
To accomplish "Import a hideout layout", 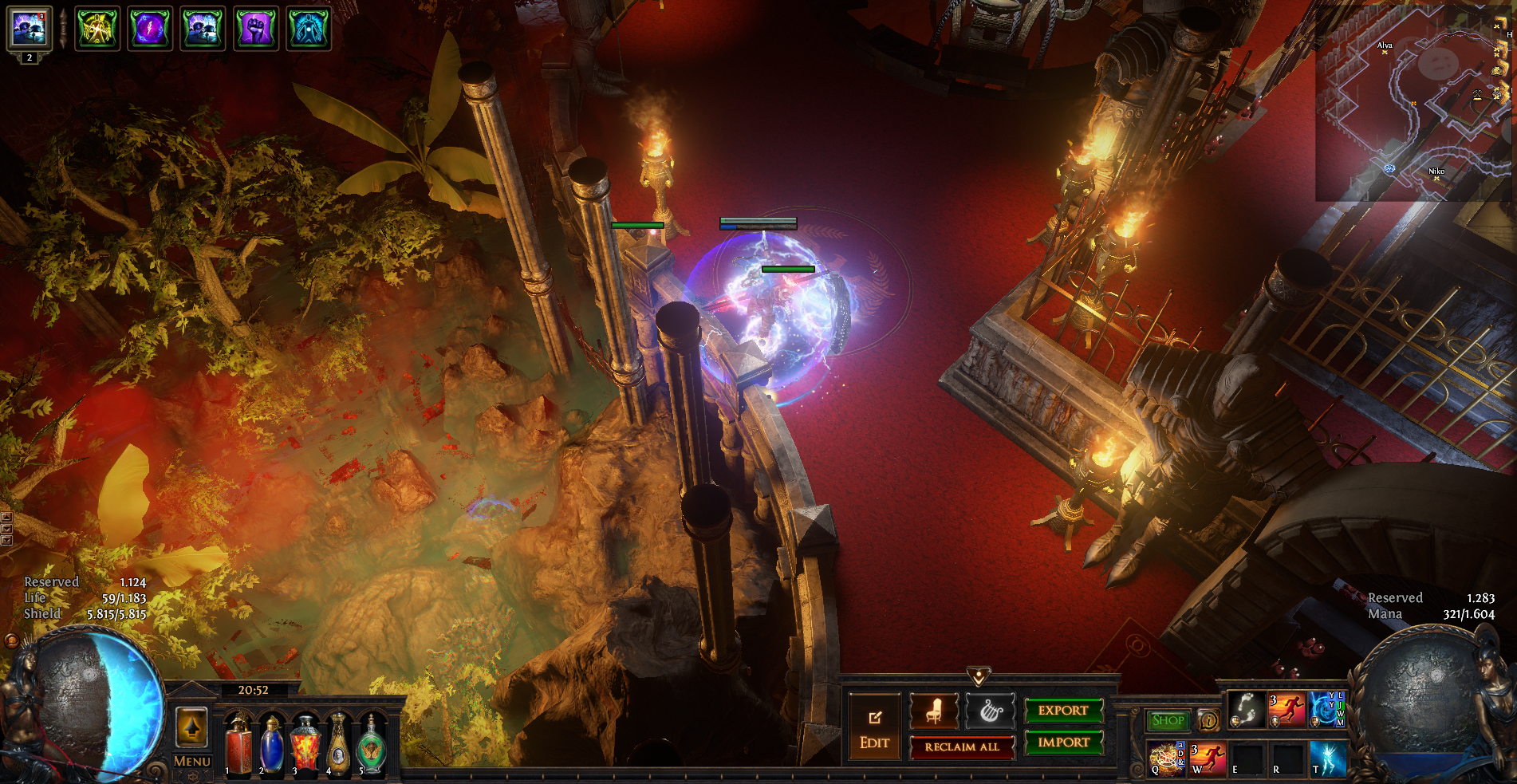I will (1062, 743).
